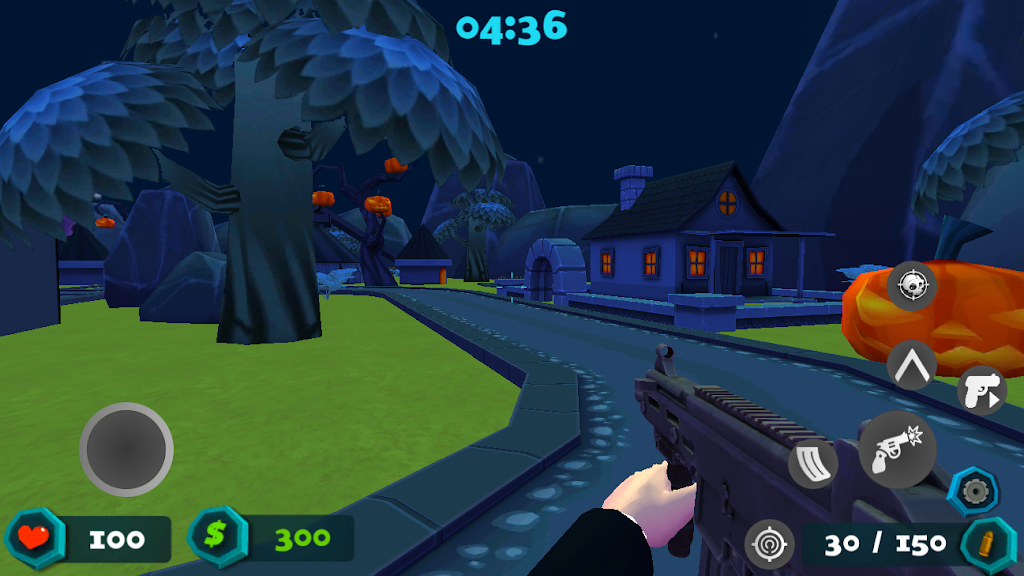
Task: Tap the red heart health icon
Action: [x=35, y=538]
